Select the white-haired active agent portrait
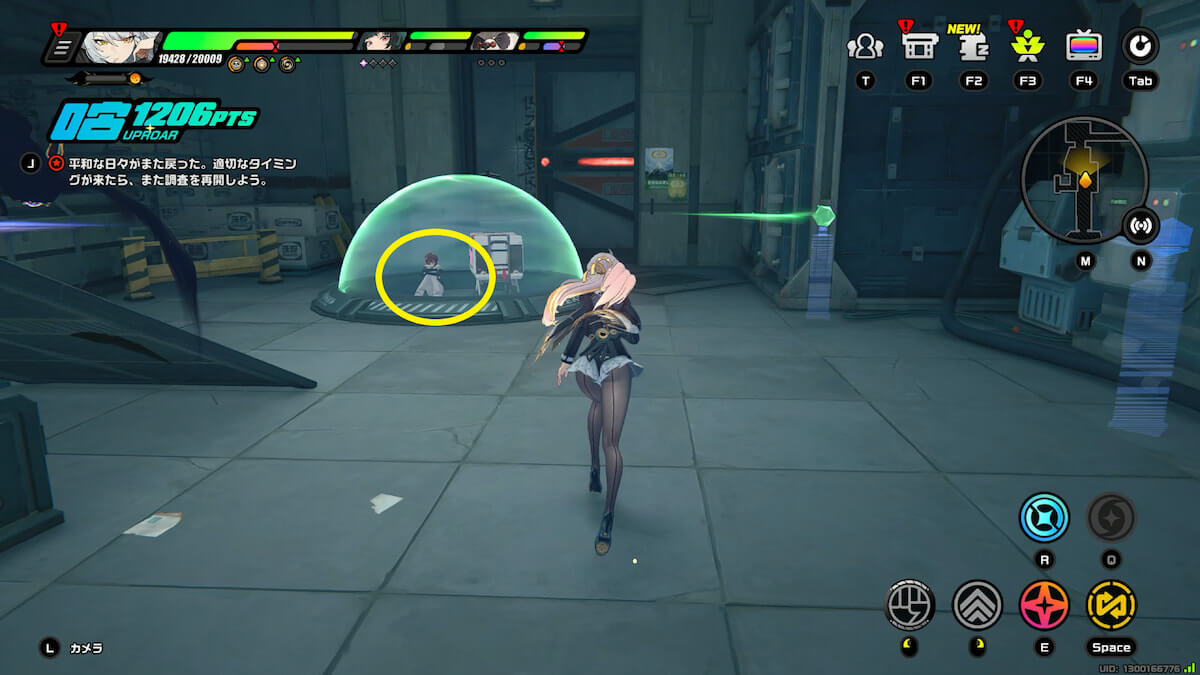 point(118,46)
